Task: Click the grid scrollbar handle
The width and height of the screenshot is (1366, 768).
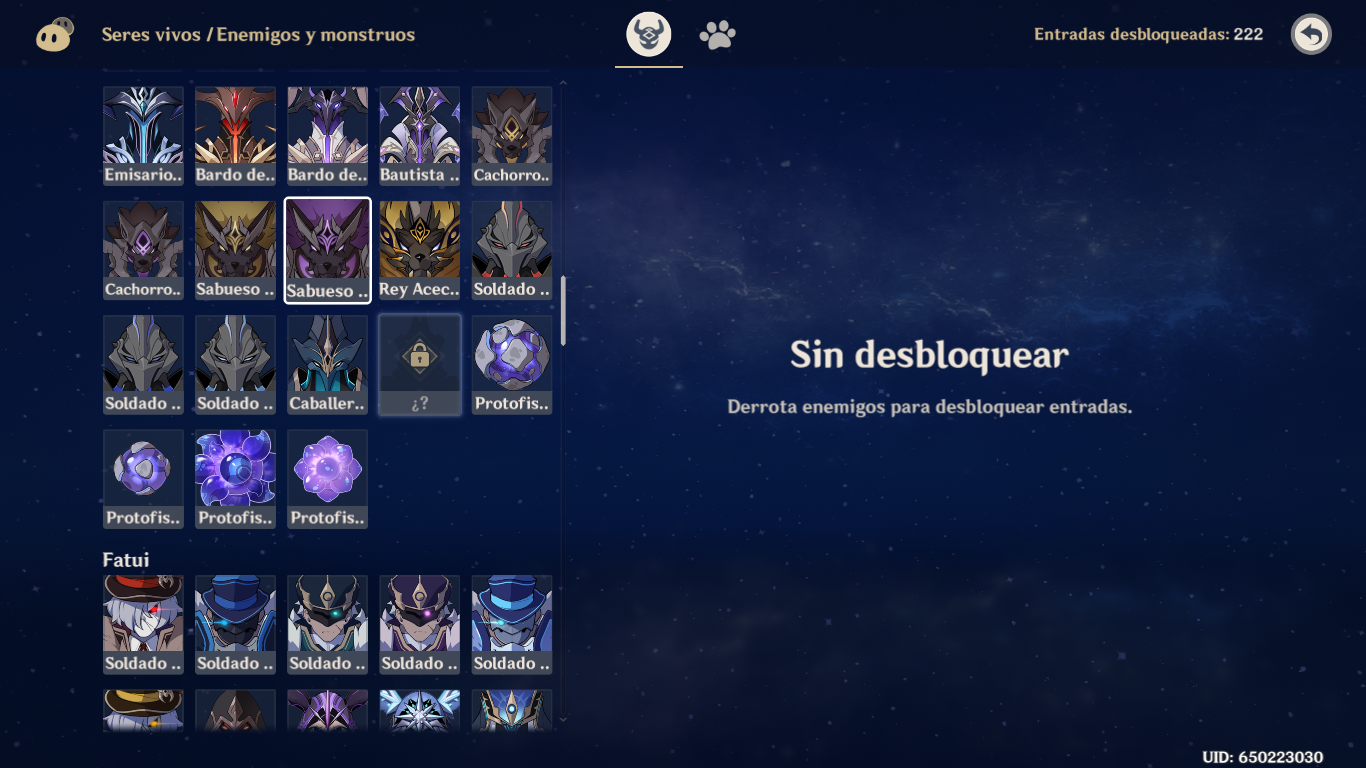Action: tap(563, 310)
